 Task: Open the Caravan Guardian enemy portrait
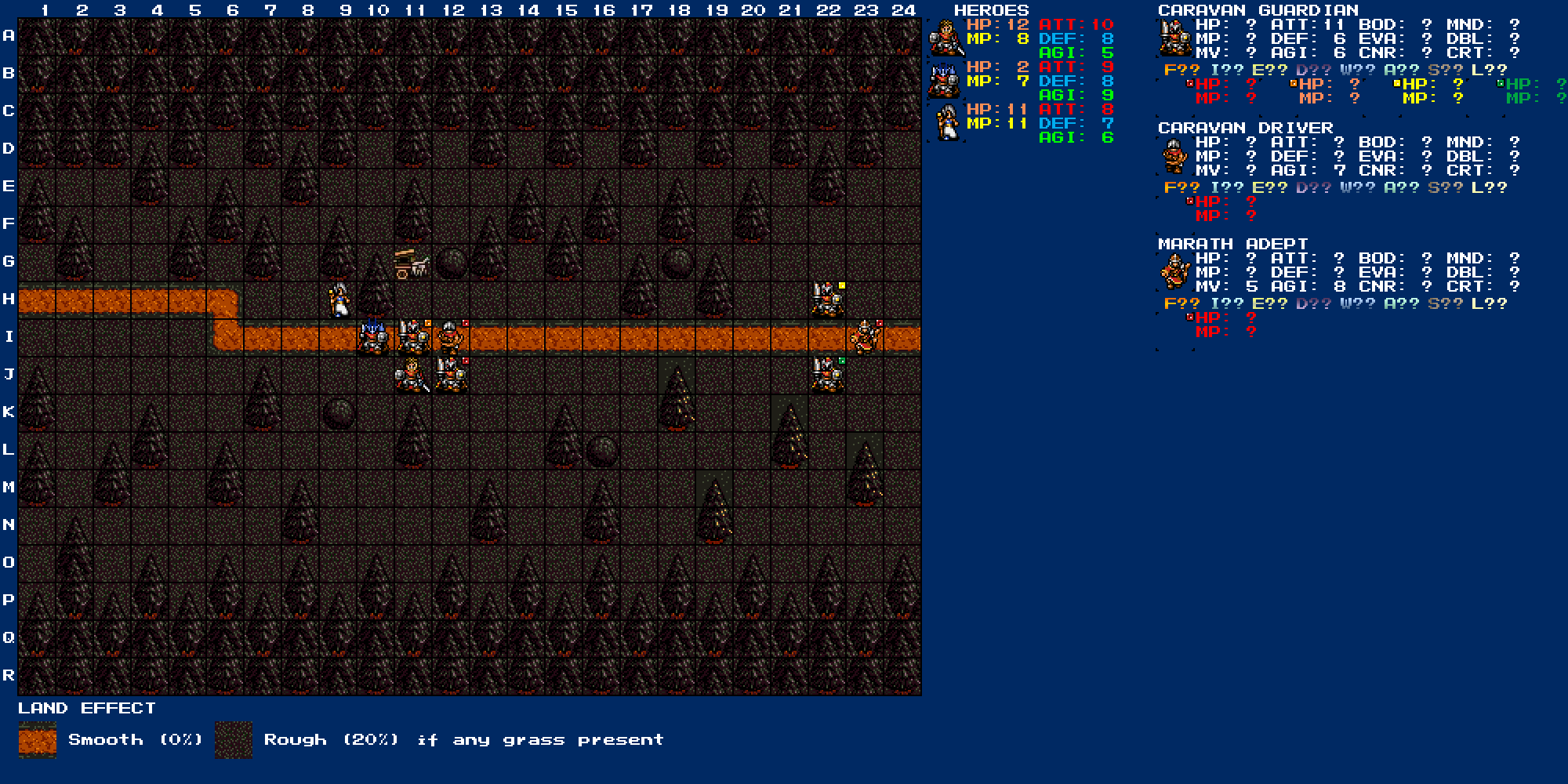(1174, 38)
